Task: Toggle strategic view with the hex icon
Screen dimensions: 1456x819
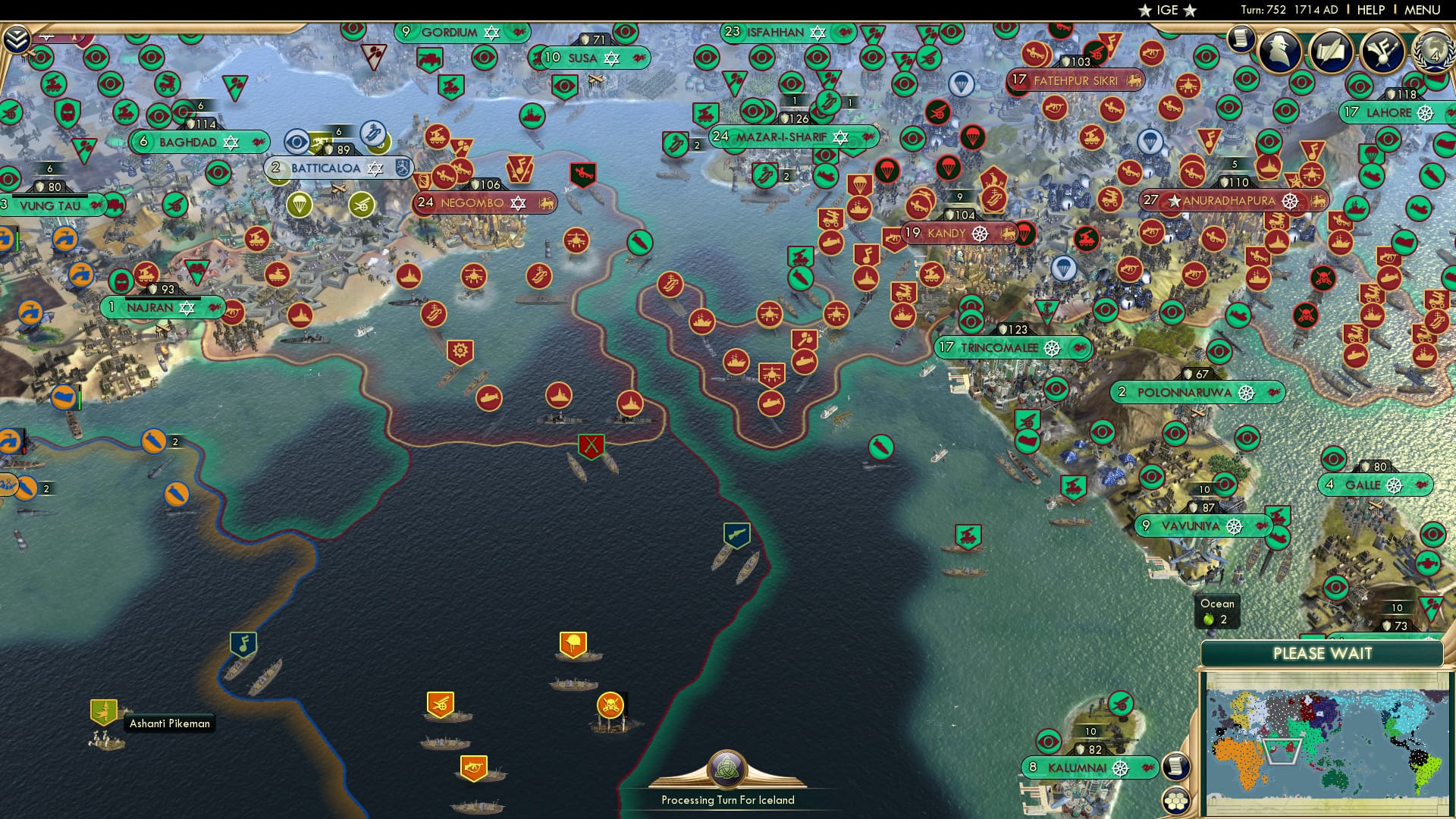Action: (1176, 802)
